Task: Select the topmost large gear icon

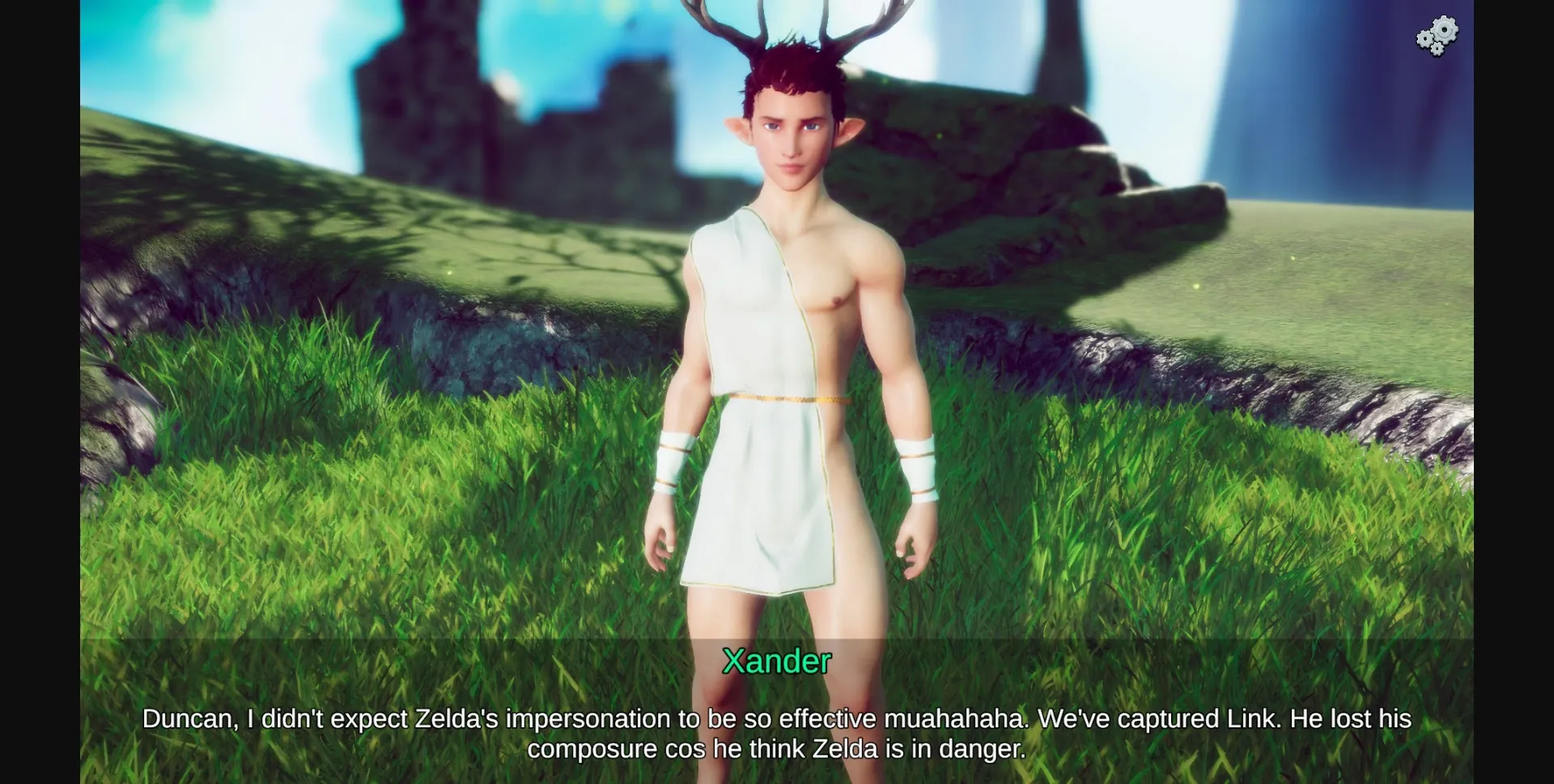Action: point(1444,29)
